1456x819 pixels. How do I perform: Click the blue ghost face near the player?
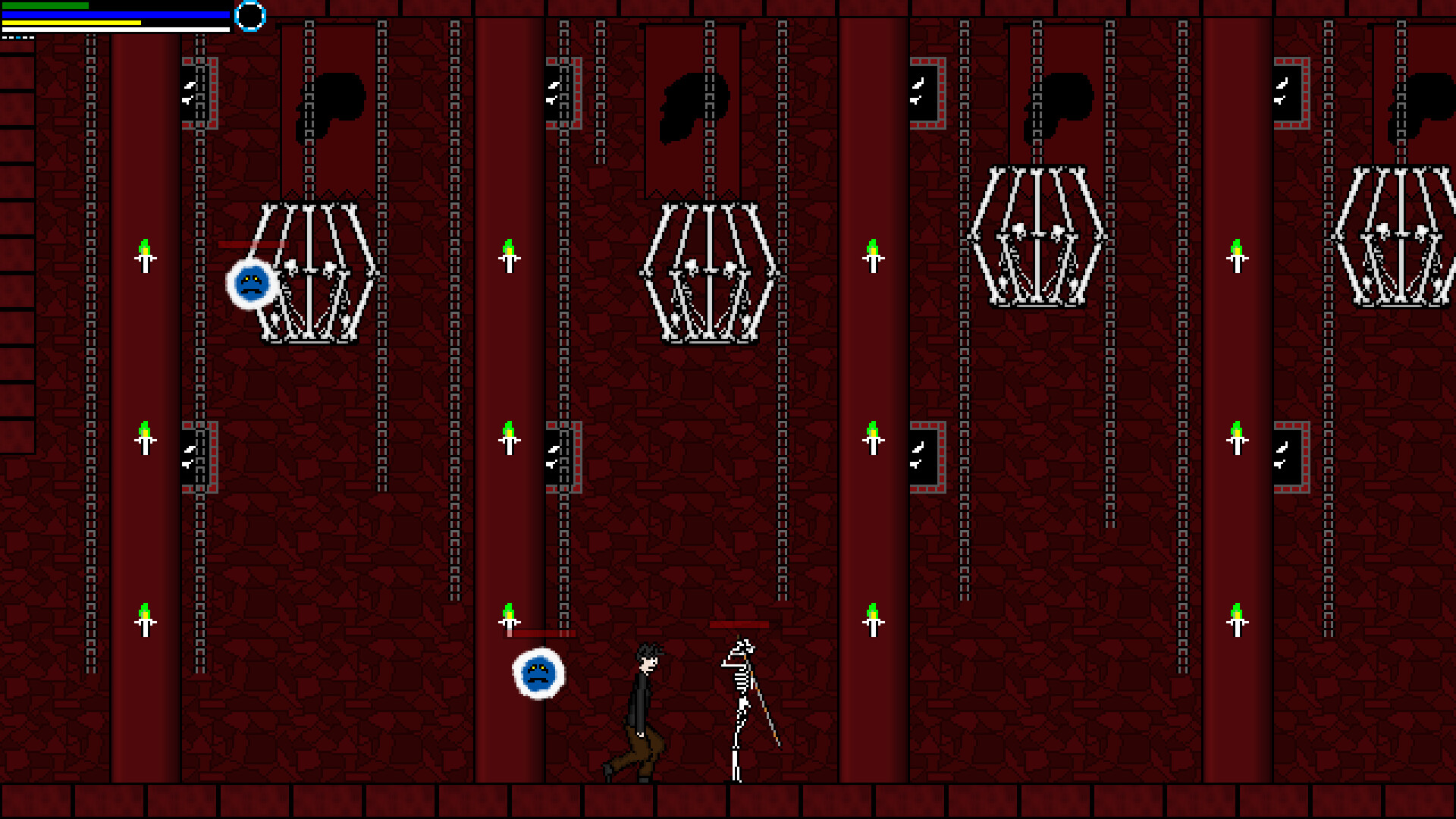538,675
